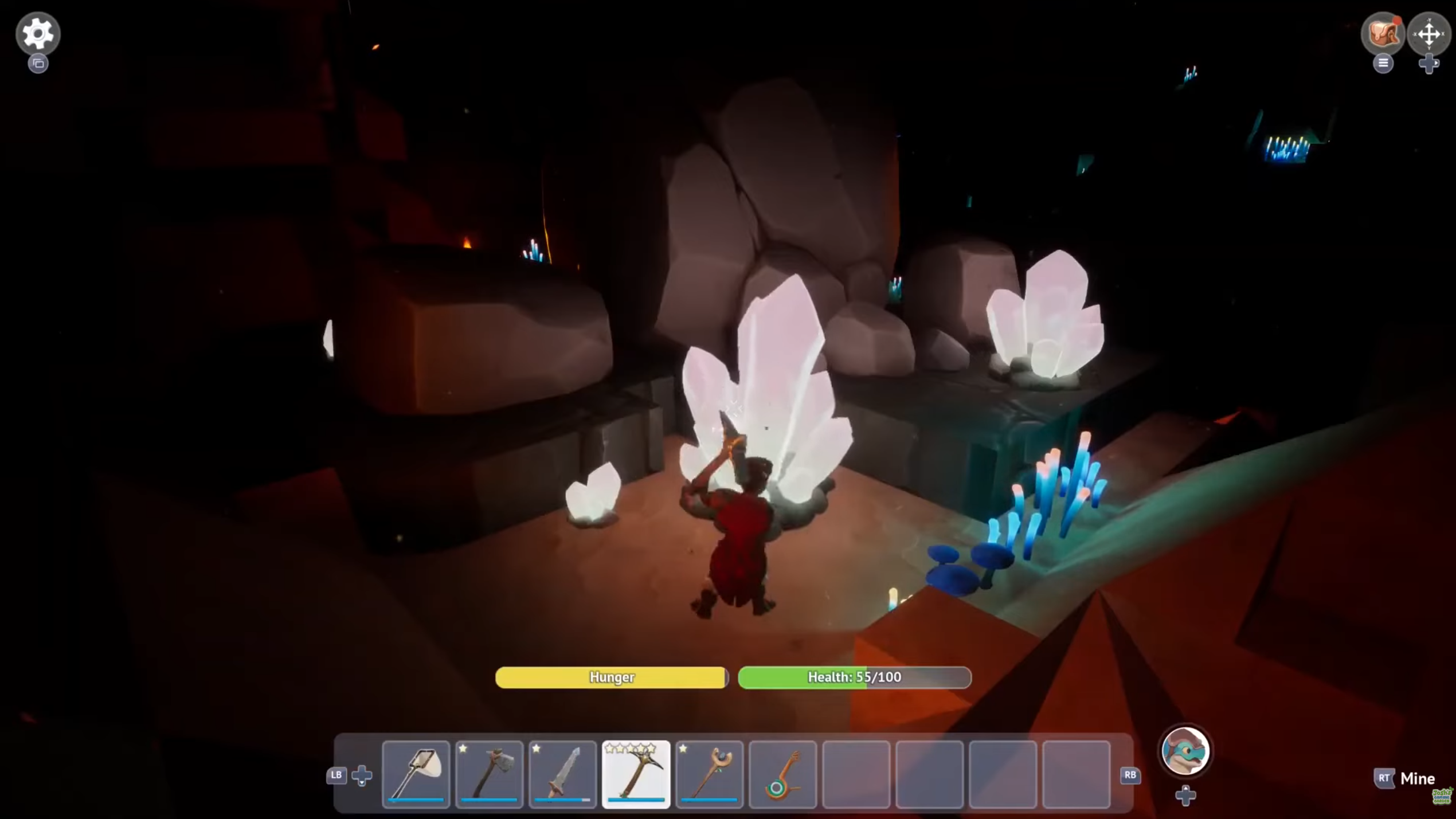Open the hamburger menu below the backpack
Image resolution: width=1456 pixels, height=819 pixels.
[x=1383, y=64]
